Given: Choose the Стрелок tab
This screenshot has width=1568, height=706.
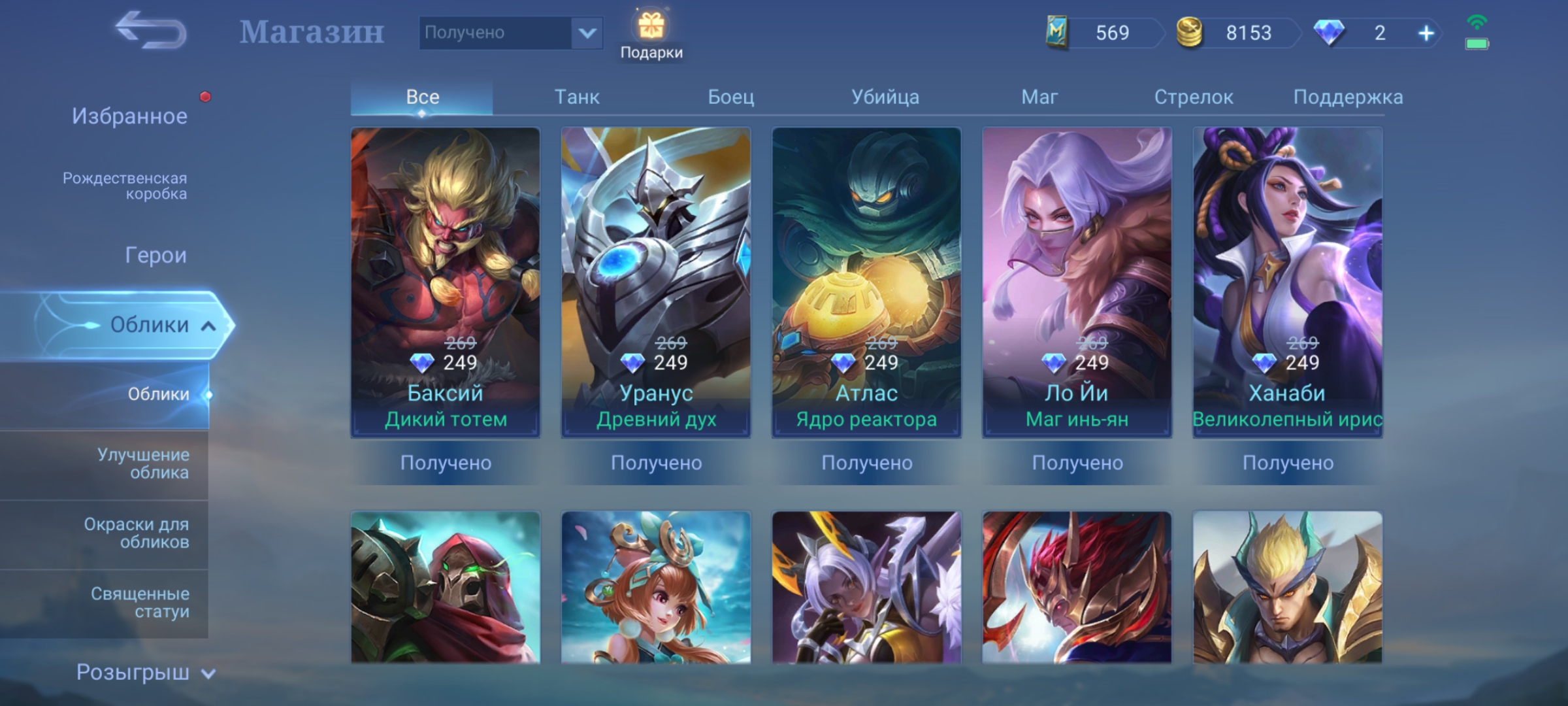Looking at the screenshot, I should tap(1193, 97).
